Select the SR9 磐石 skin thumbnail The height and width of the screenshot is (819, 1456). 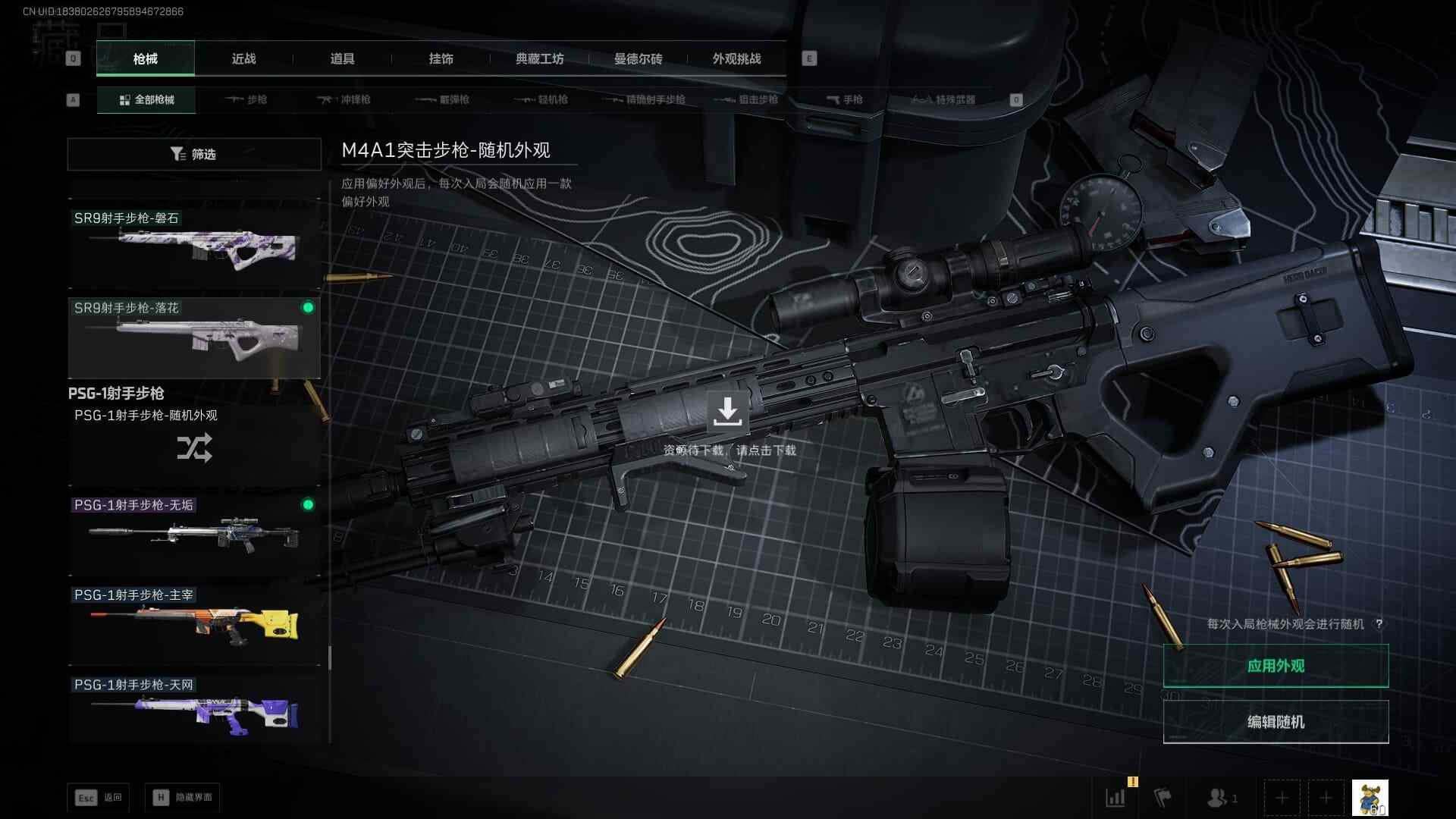(x=194, y=246)
